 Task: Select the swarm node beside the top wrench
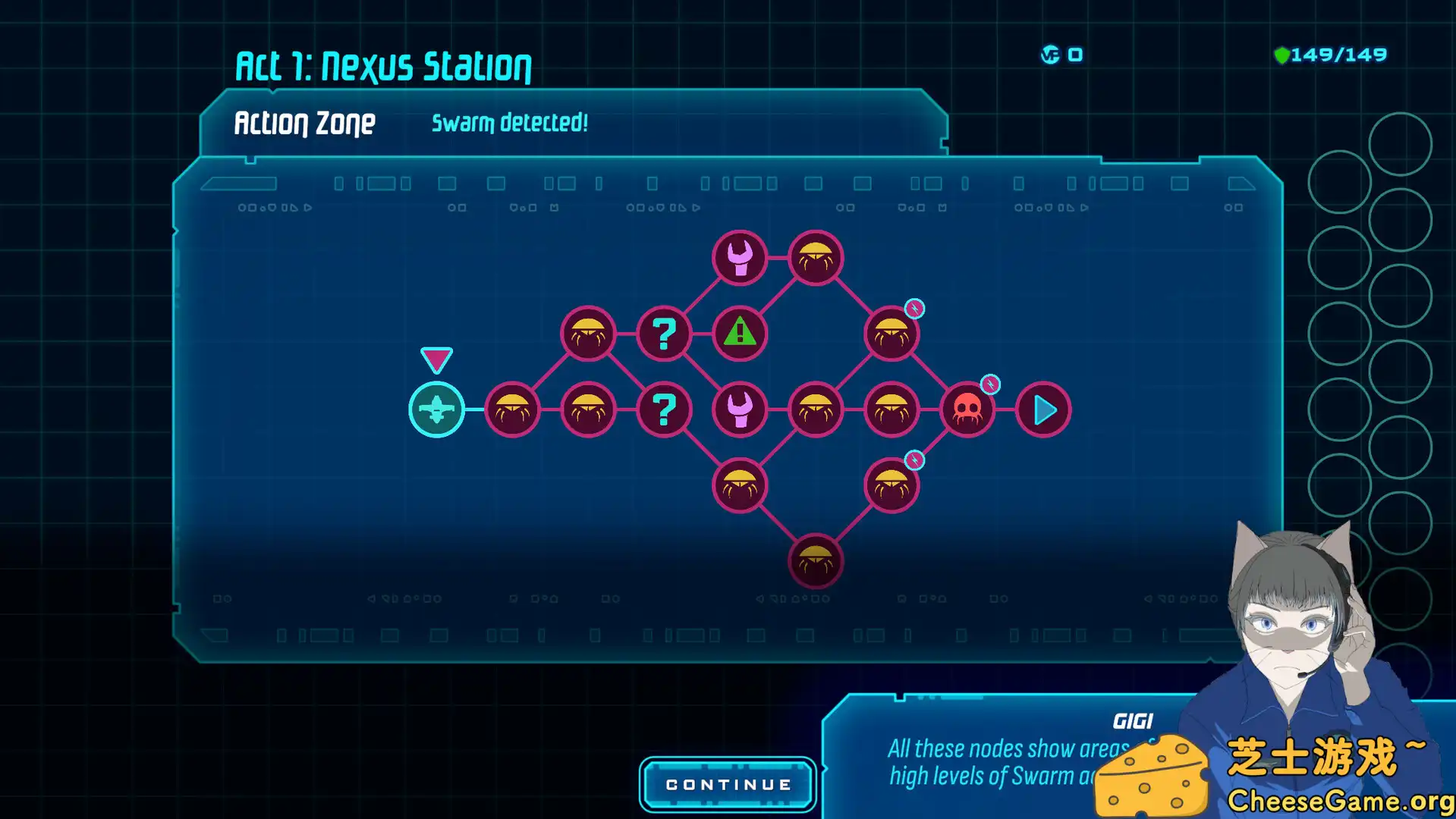point(816,258)
